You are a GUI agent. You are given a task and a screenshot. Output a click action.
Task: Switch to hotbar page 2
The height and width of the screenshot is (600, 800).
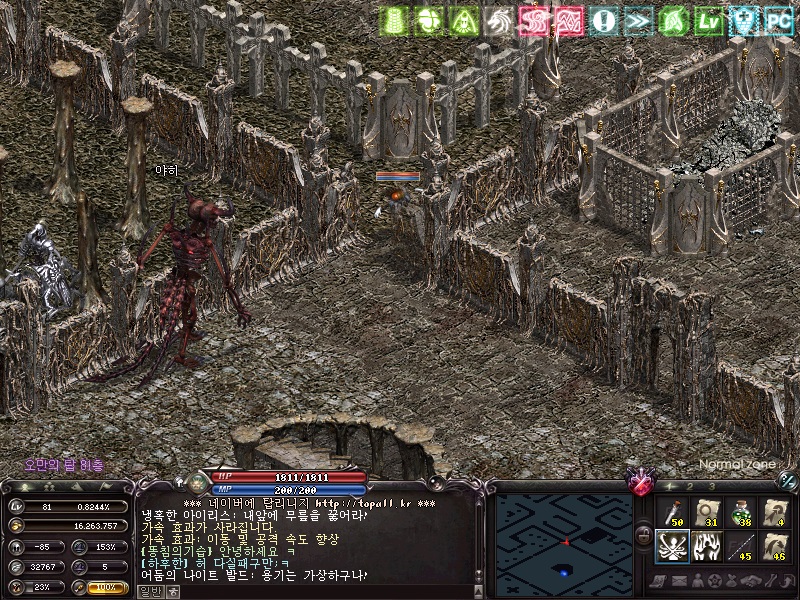pos(689,486)
